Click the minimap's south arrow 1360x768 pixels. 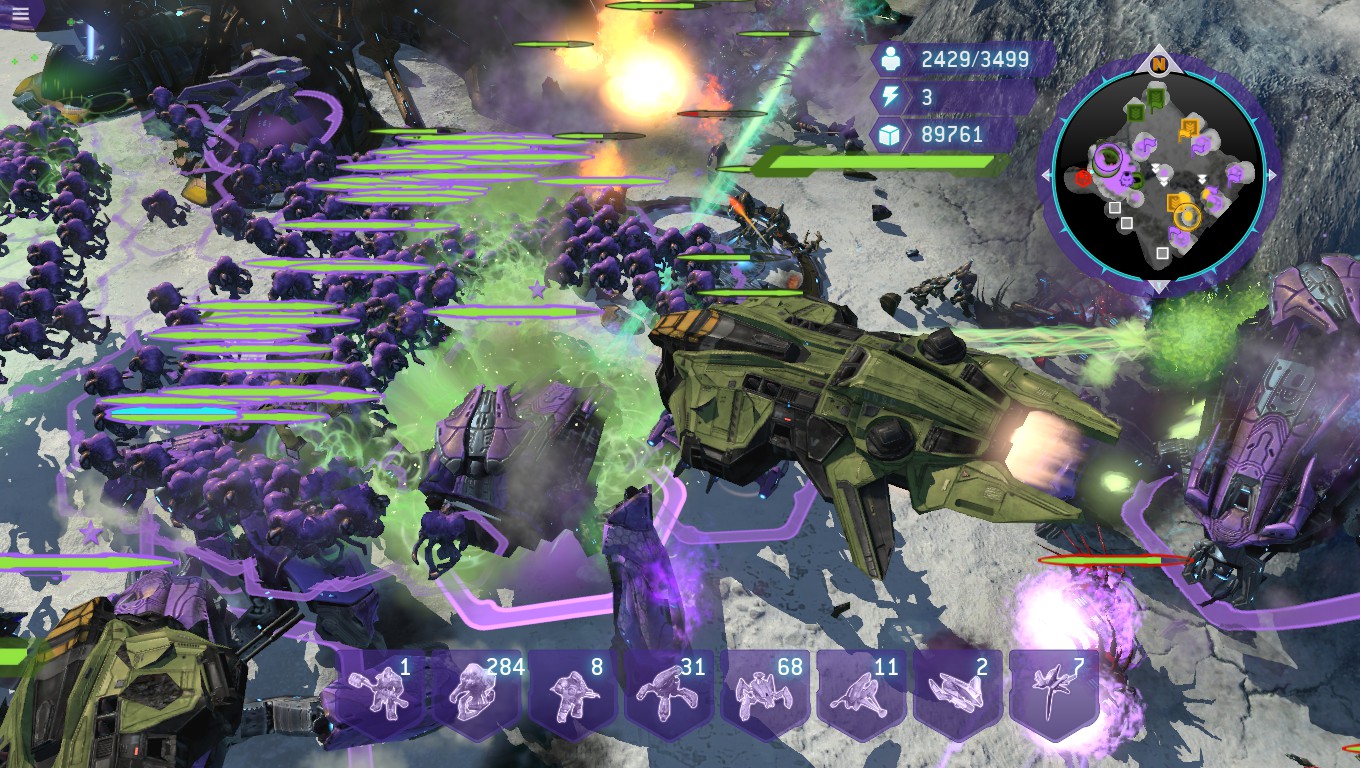coord(1158,287)
